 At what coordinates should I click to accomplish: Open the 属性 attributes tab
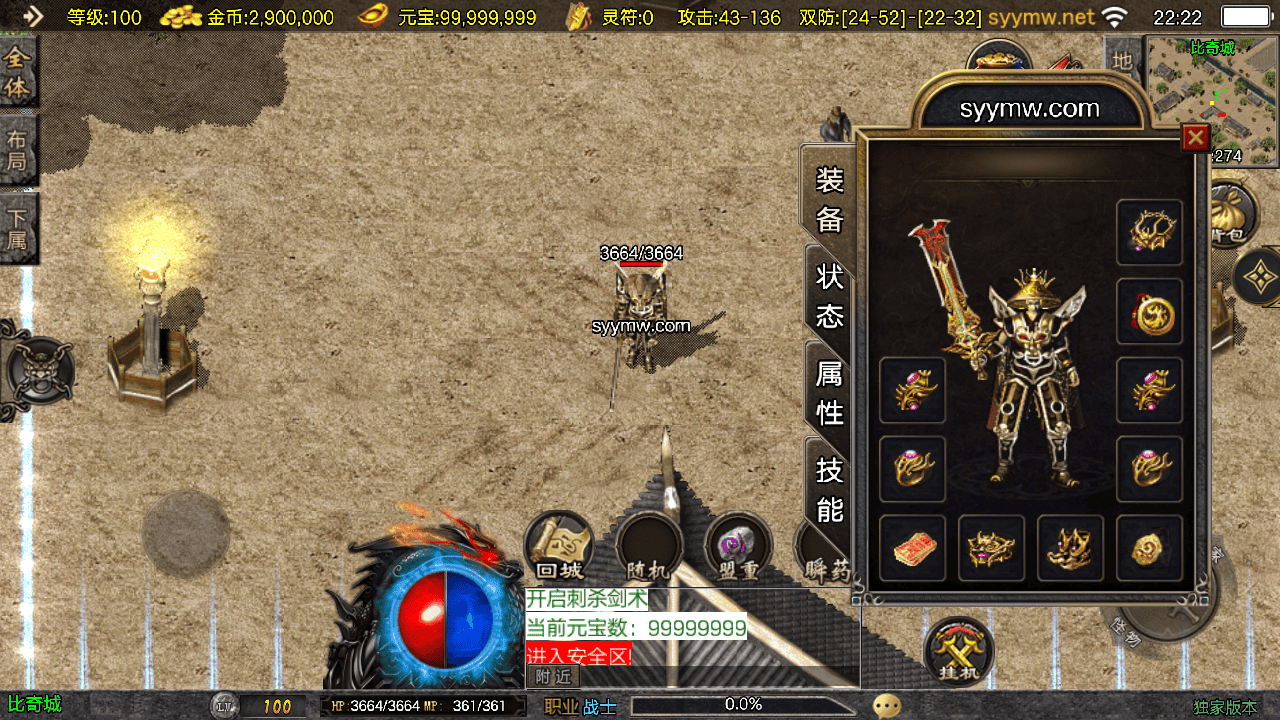pos(830,392)
